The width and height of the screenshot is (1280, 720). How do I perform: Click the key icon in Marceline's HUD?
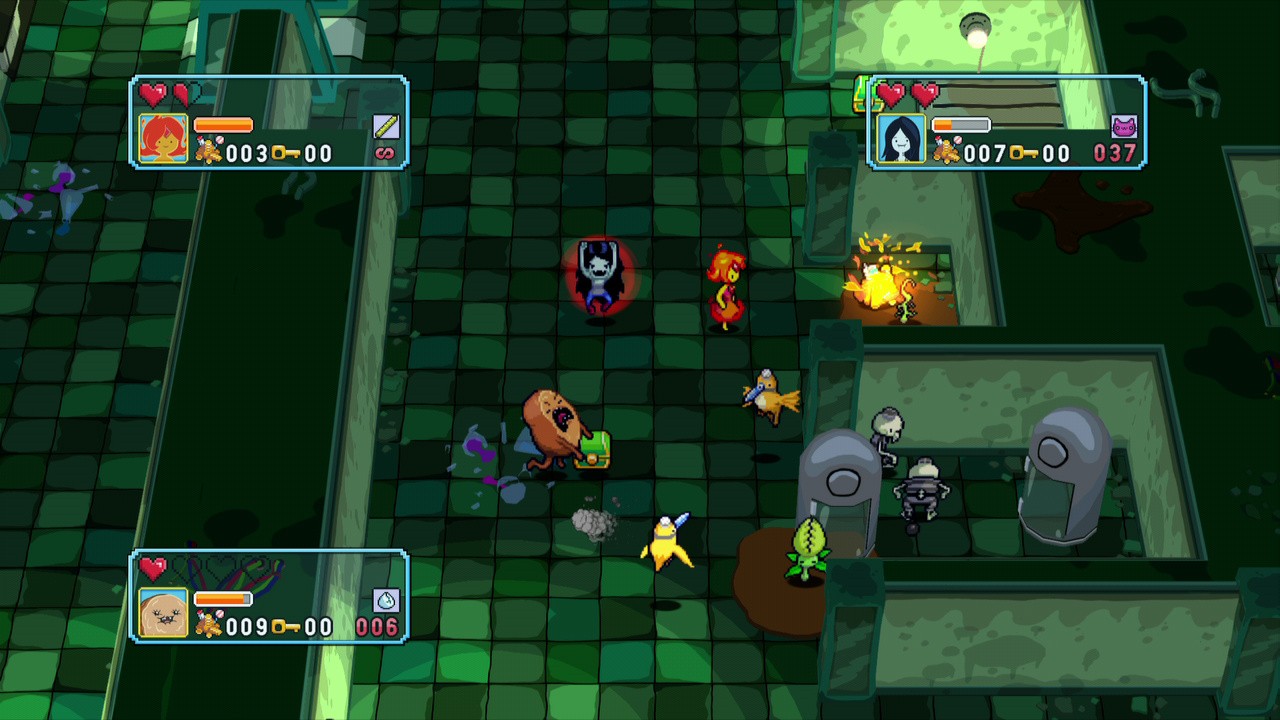[1023, 153]
